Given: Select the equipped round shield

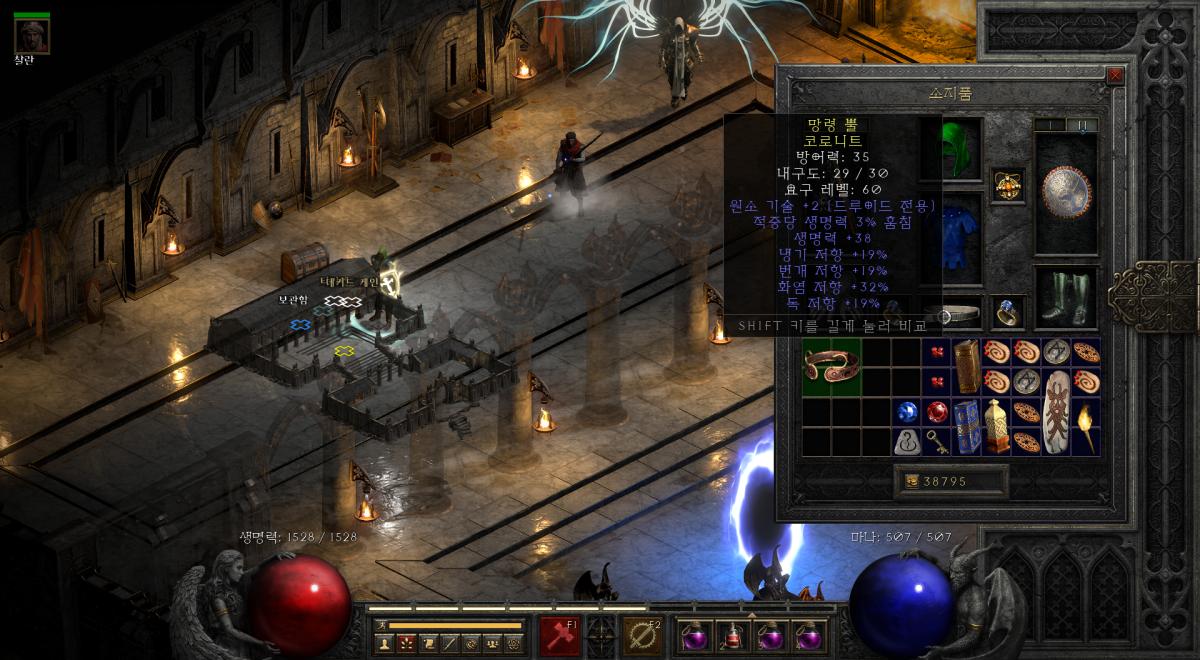Looking at the screenshot, I should pyautogui.click(x=1065, y=192).
